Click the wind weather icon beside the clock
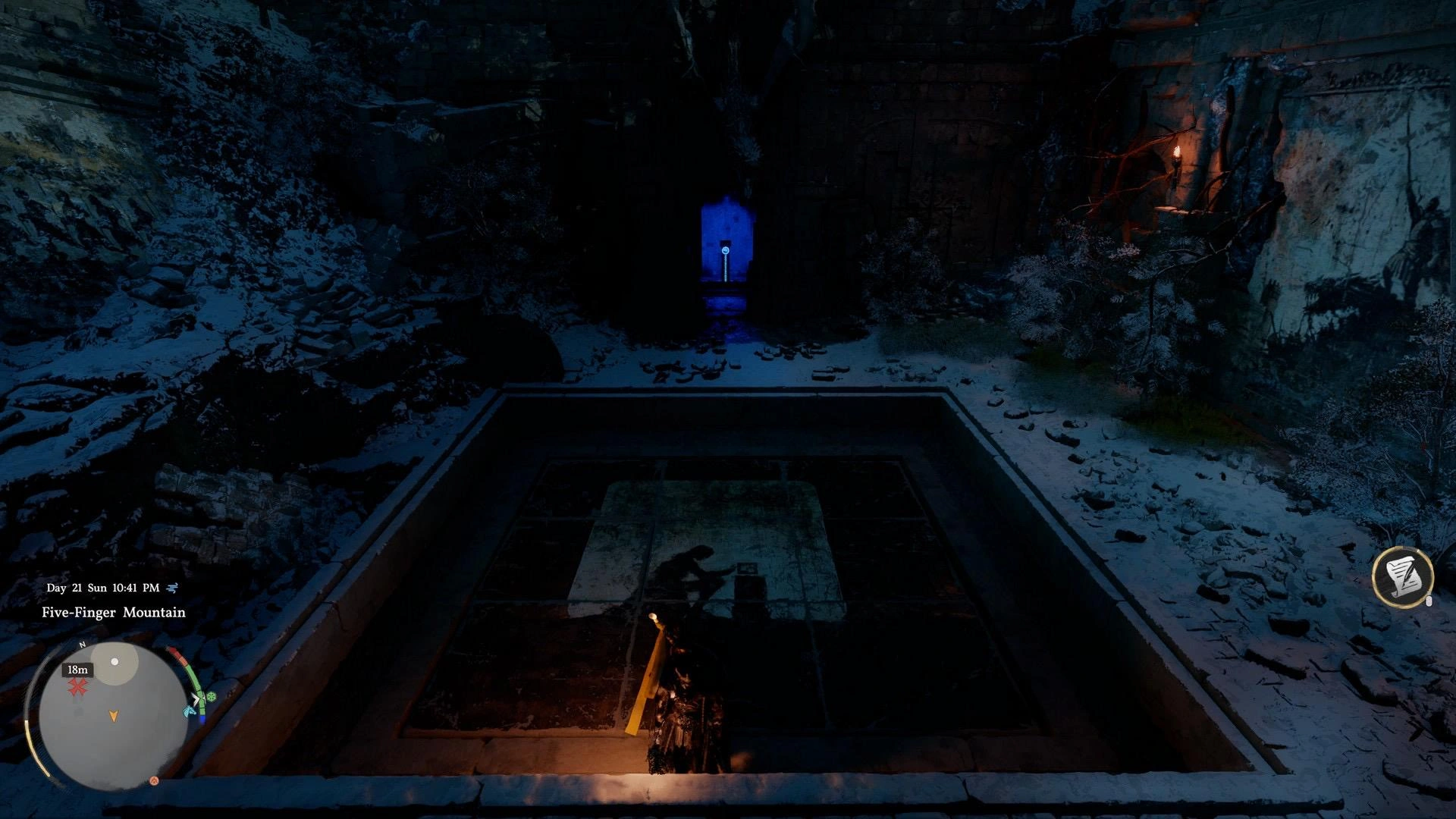1456x819 pixels. tap(173, 588)
